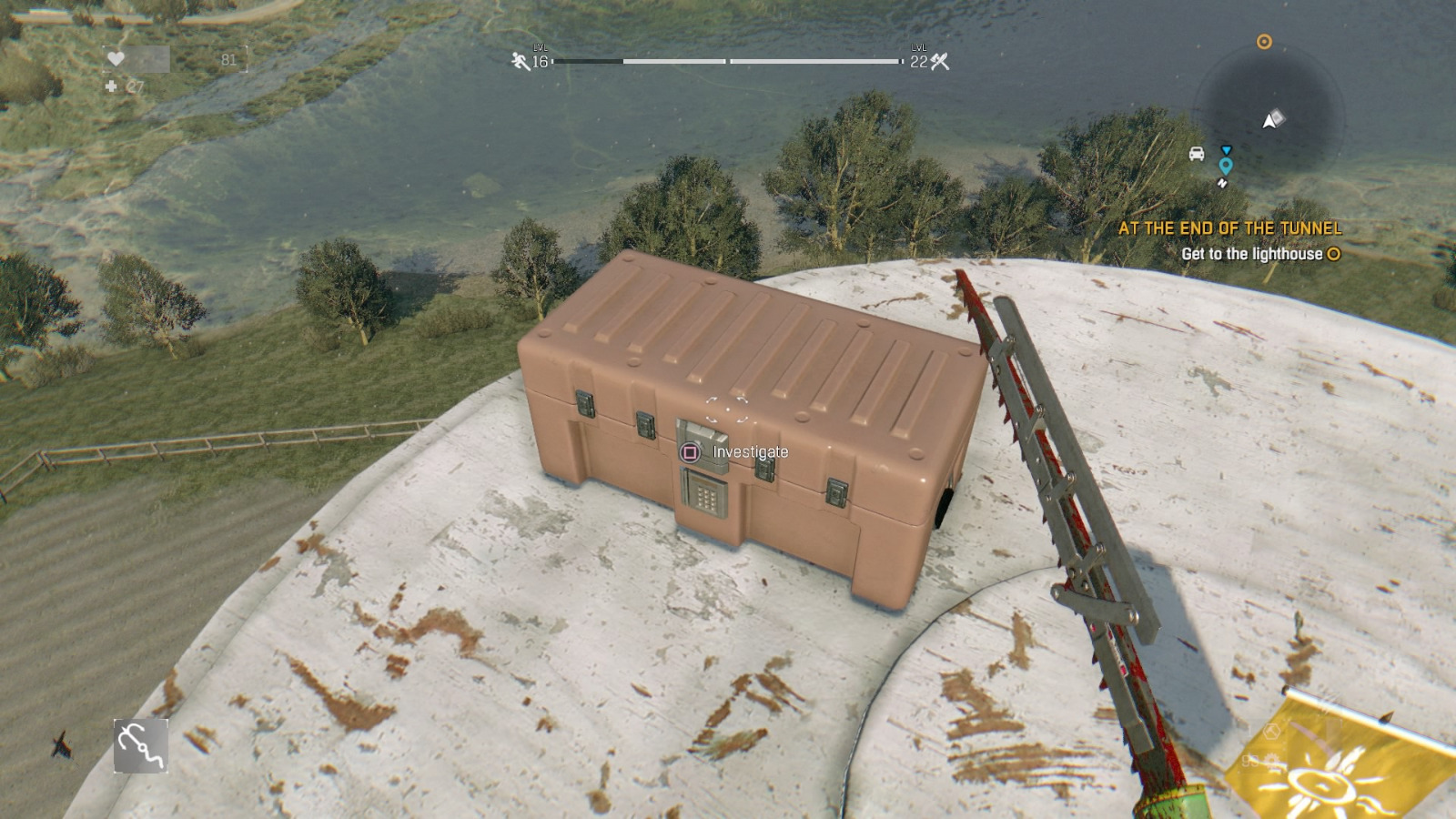1456x819 pixels.
Task: Click the weapon repair gear icon on the flag
Action: (x=1271, y=760)
